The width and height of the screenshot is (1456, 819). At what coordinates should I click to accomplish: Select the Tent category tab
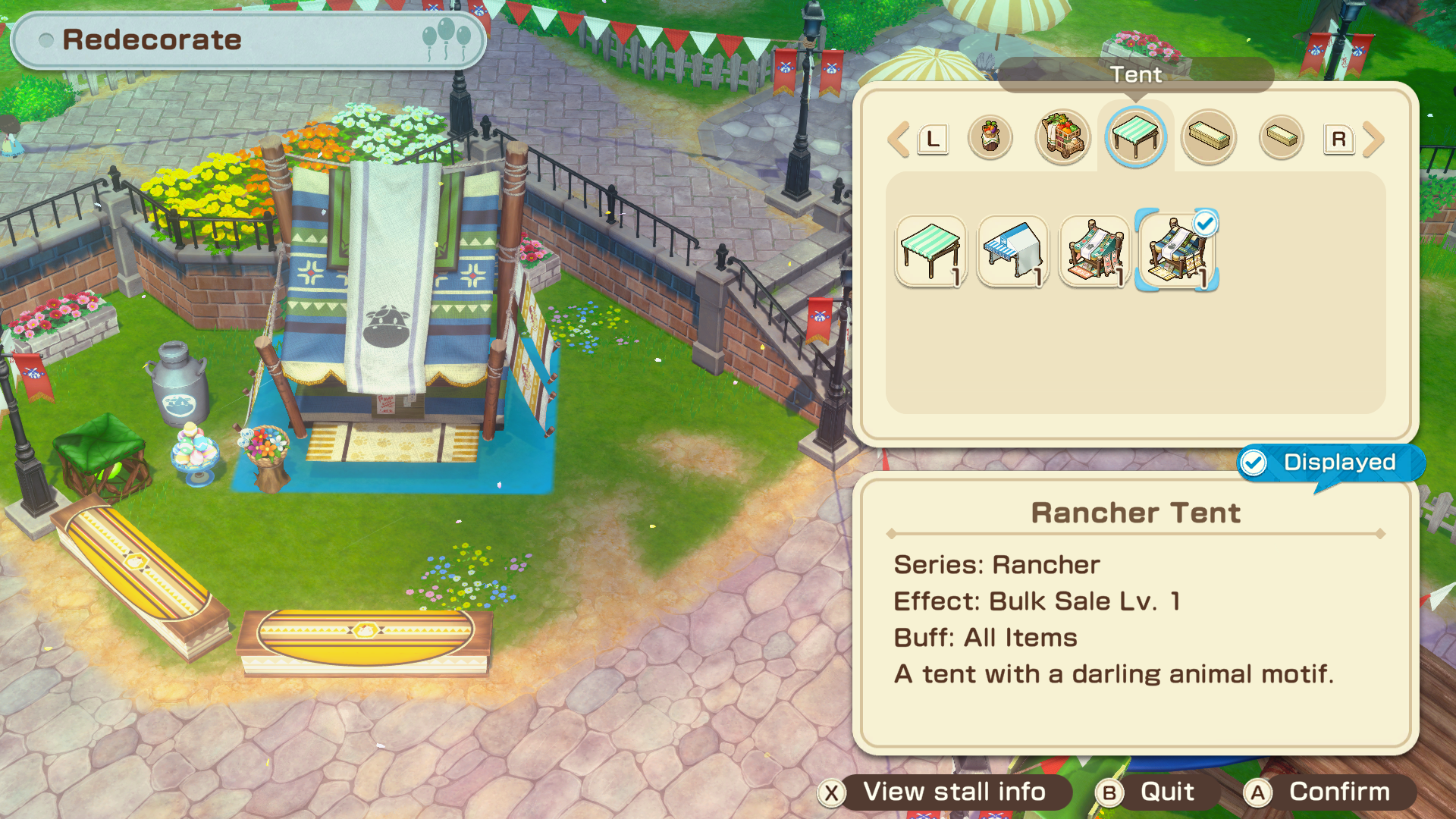point(1135,137)
